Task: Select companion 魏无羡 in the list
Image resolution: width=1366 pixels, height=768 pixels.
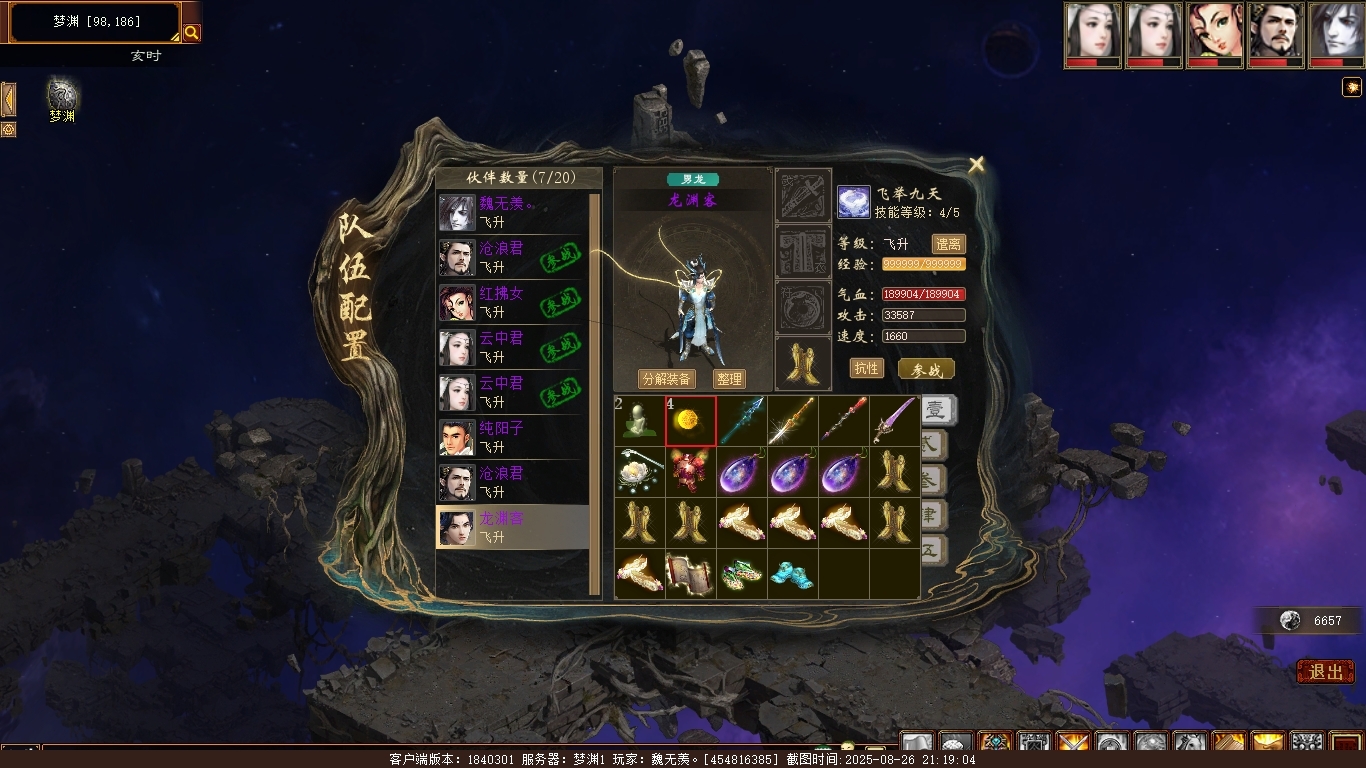Action: click(510, 212)
